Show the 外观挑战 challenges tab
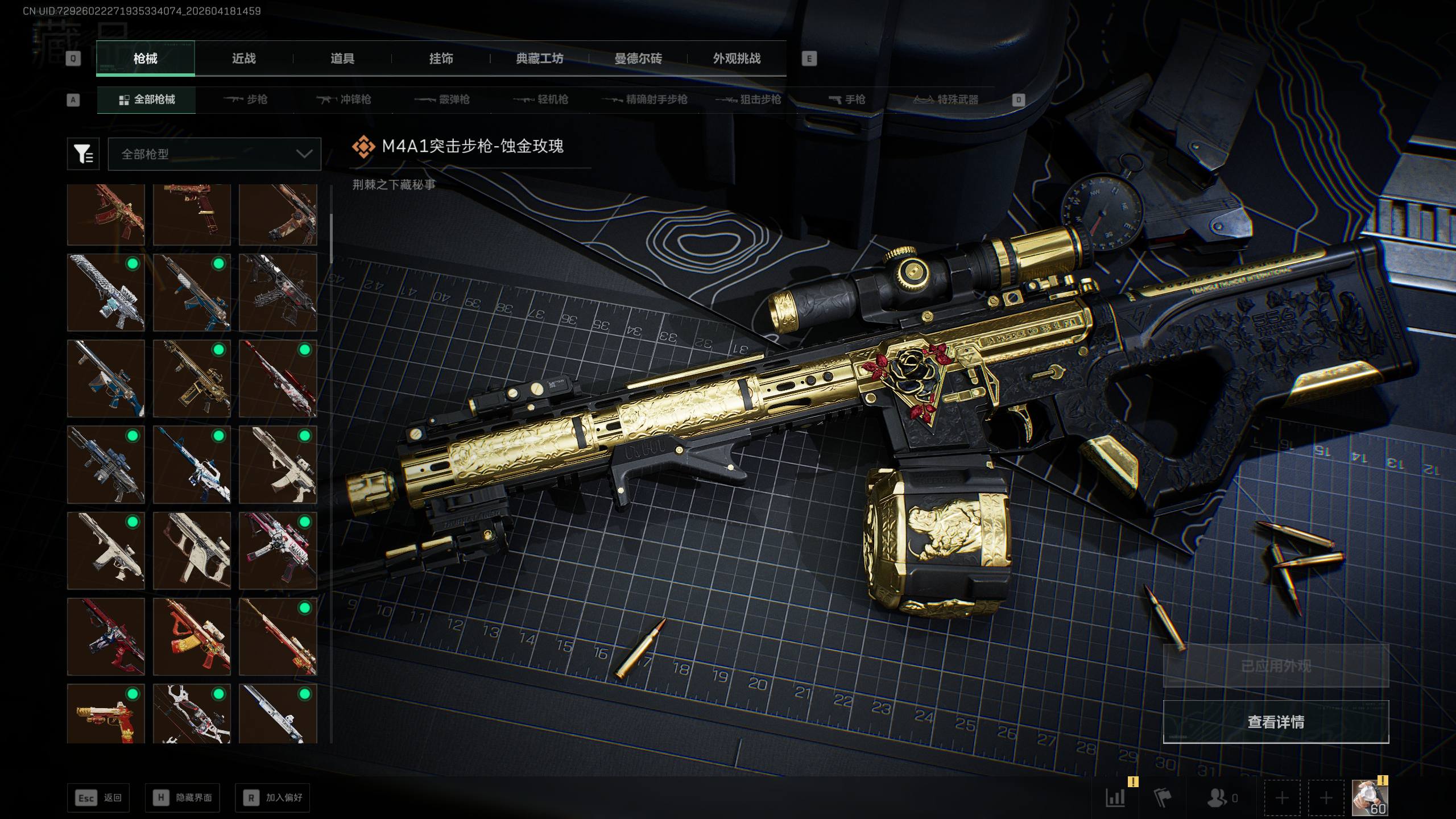 [737, 59]
